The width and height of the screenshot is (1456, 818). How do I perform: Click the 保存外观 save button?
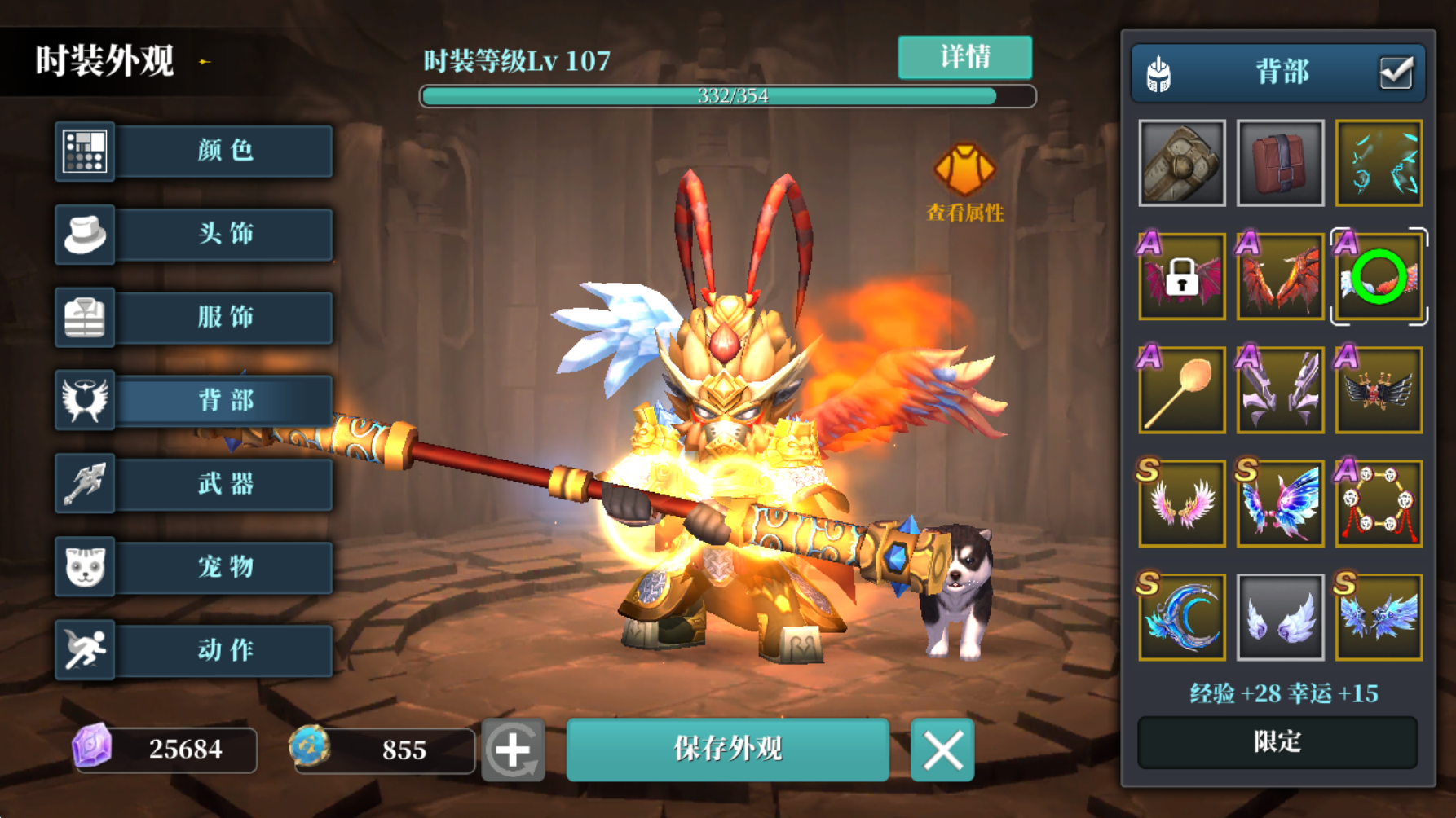728,750
